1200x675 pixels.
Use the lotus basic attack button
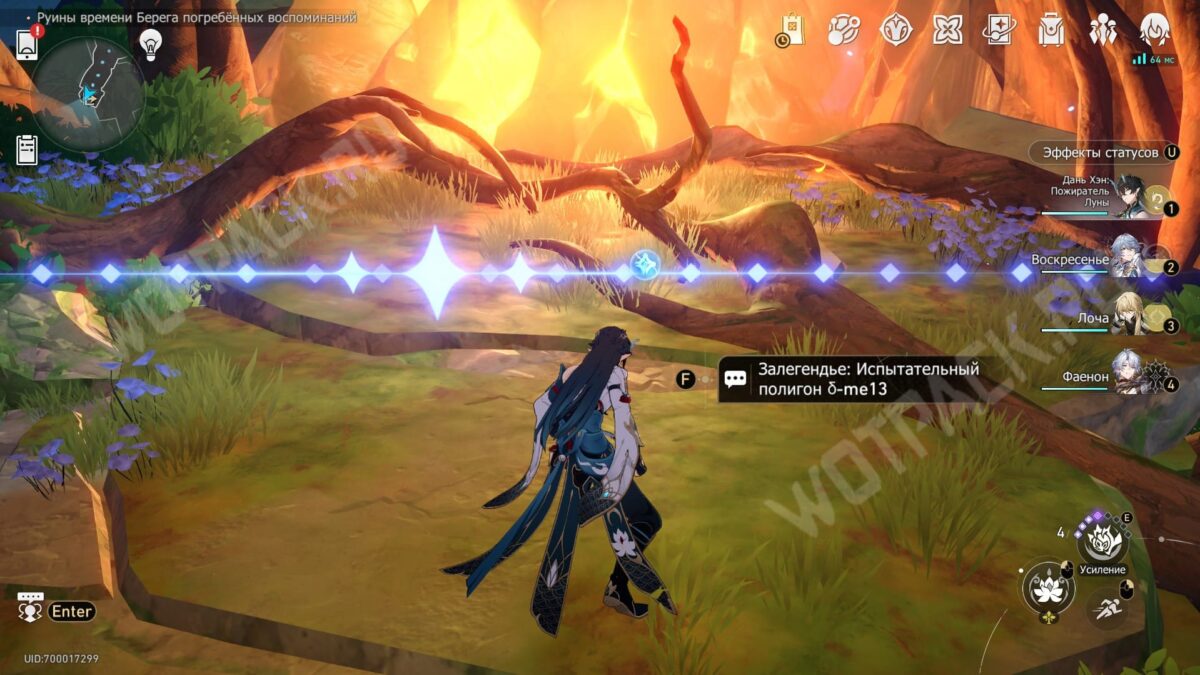point(1047,588)
